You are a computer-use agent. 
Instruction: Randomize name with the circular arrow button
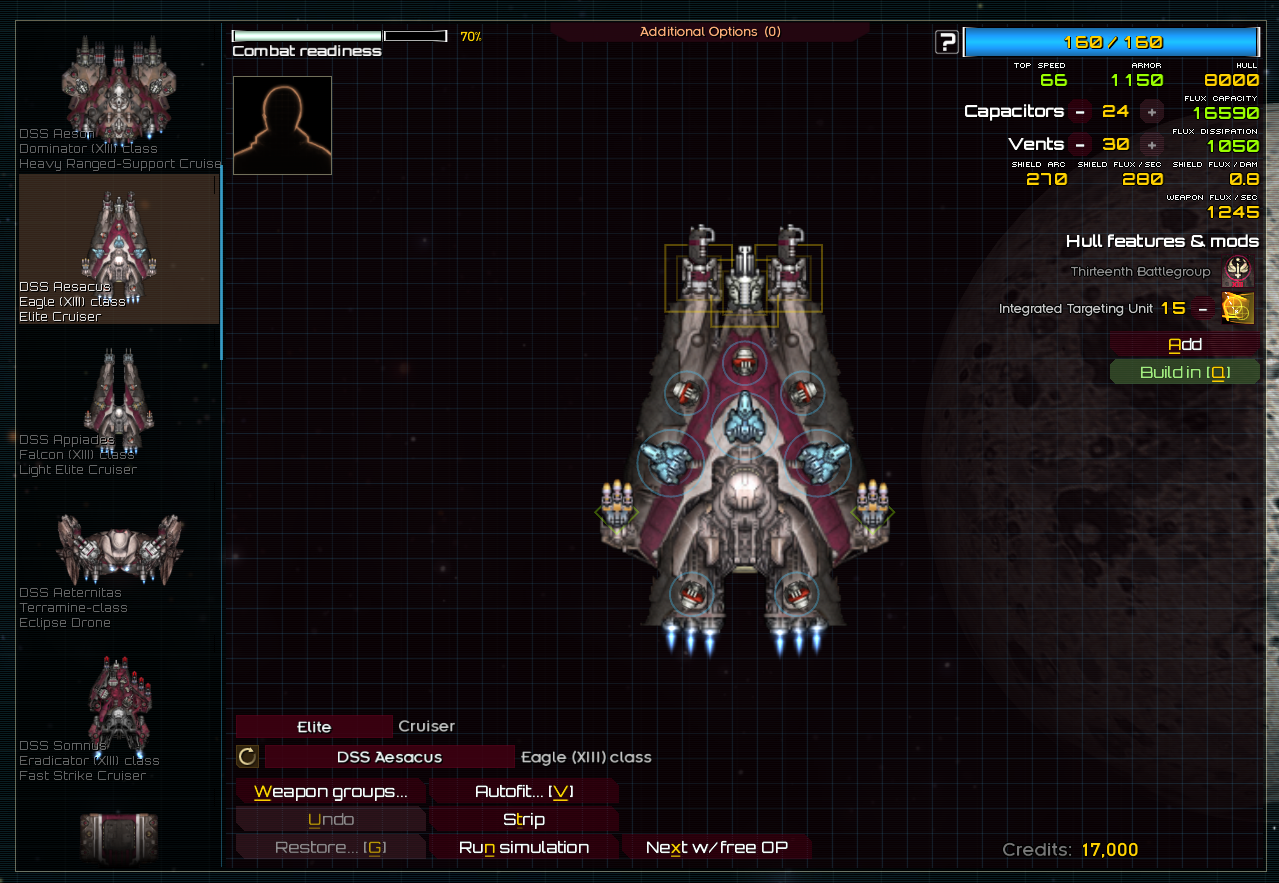(x=246, y=757)
